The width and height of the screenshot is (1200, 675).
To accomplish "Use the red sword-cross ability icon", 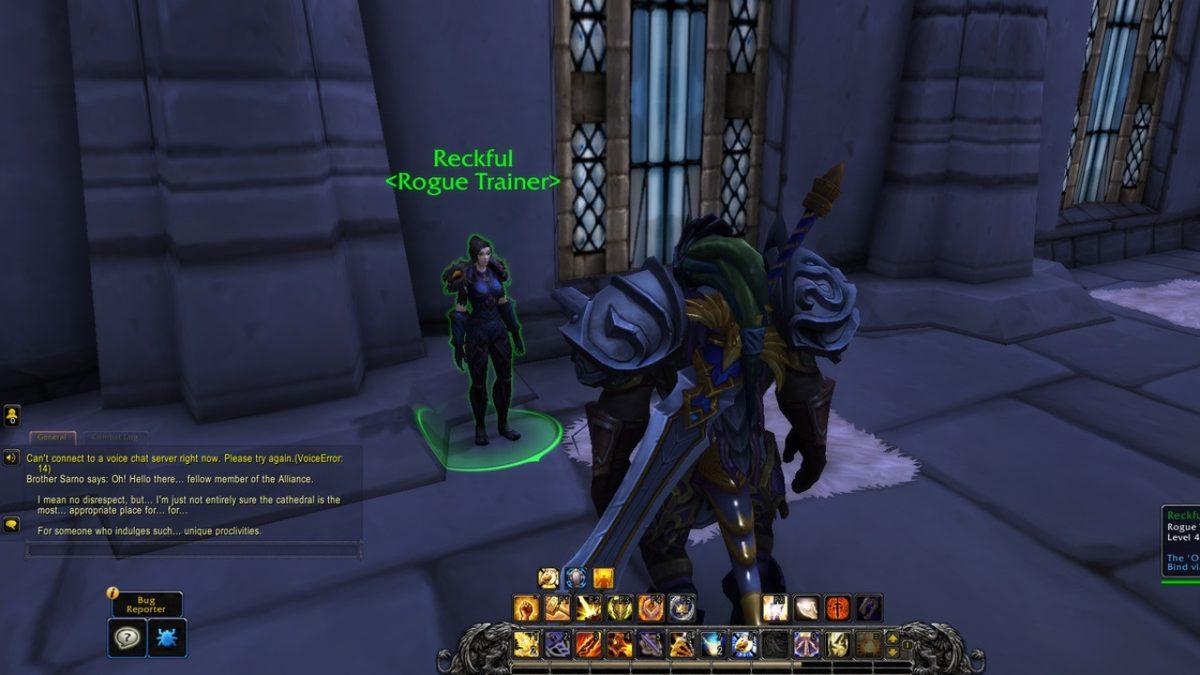I will click(x=838, y=608).
